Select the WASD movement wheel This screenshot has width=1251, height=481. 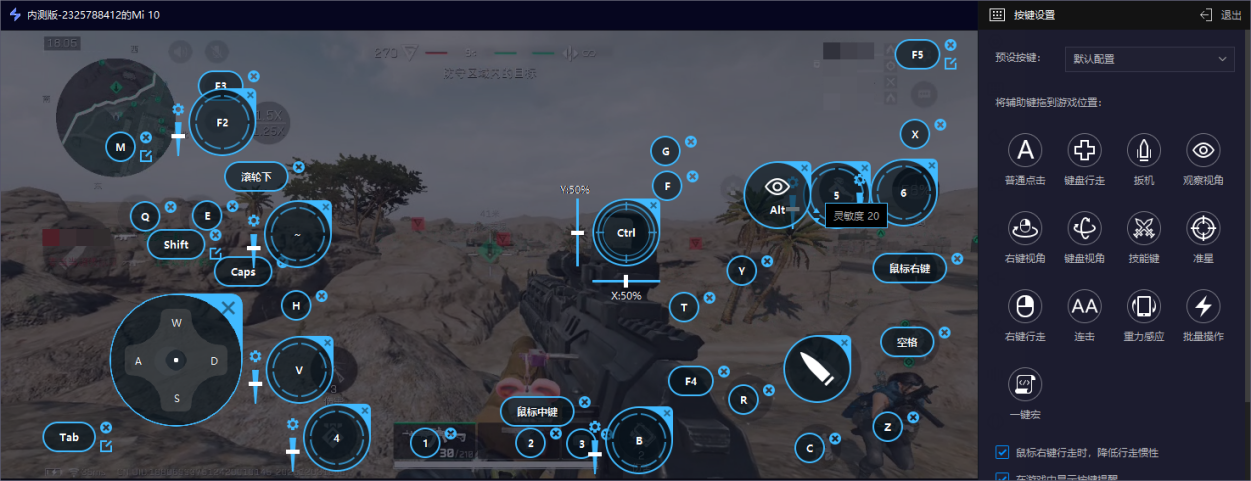(x=176, y=360)
